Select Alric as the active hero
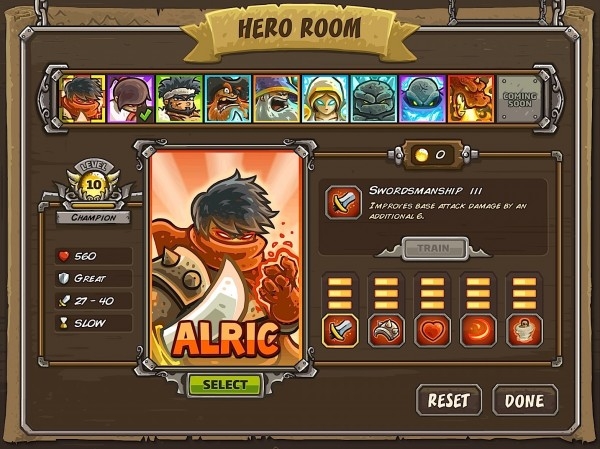Viewport: 600px width, 449px height. 225,385
